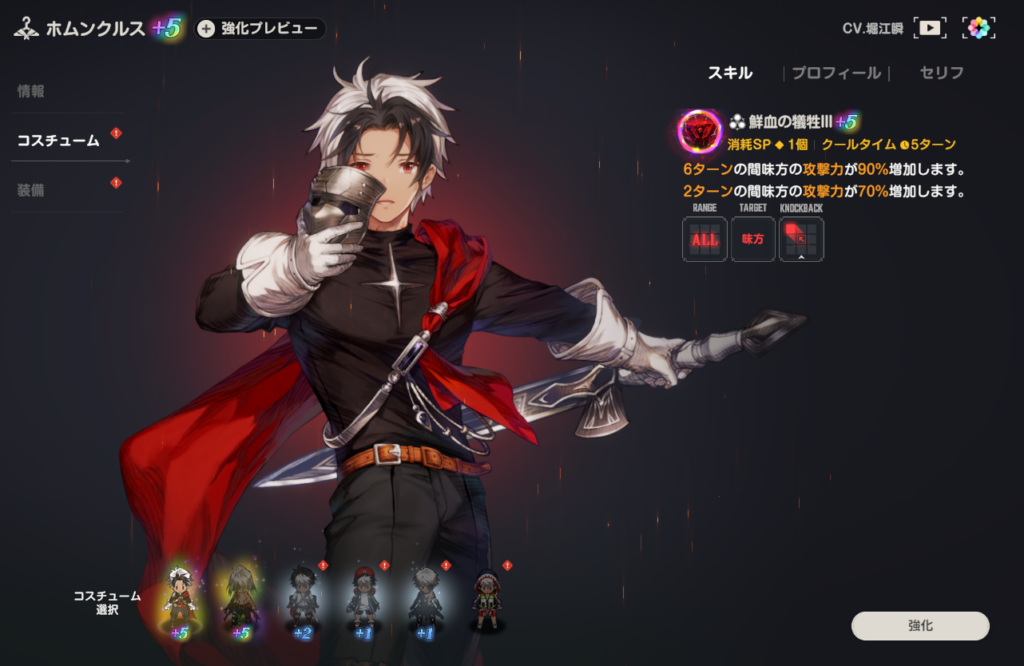Pick the +2 costume thumbnail
Screen dimensions: 1024x666
tap(303, 600)
